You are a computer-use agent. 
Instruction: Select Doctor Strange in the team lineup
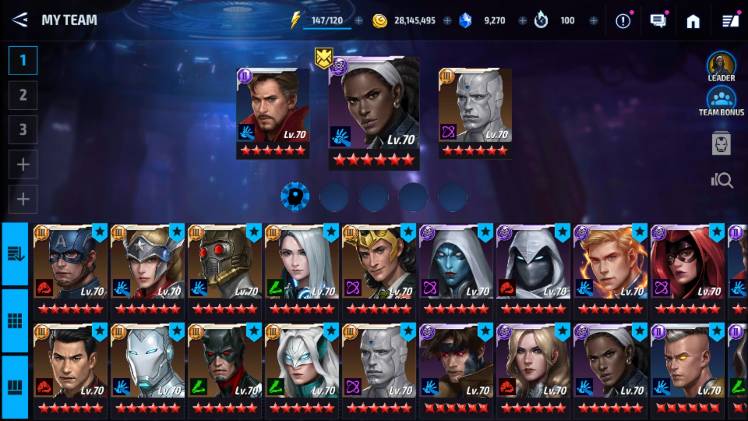tap(272, 112)
